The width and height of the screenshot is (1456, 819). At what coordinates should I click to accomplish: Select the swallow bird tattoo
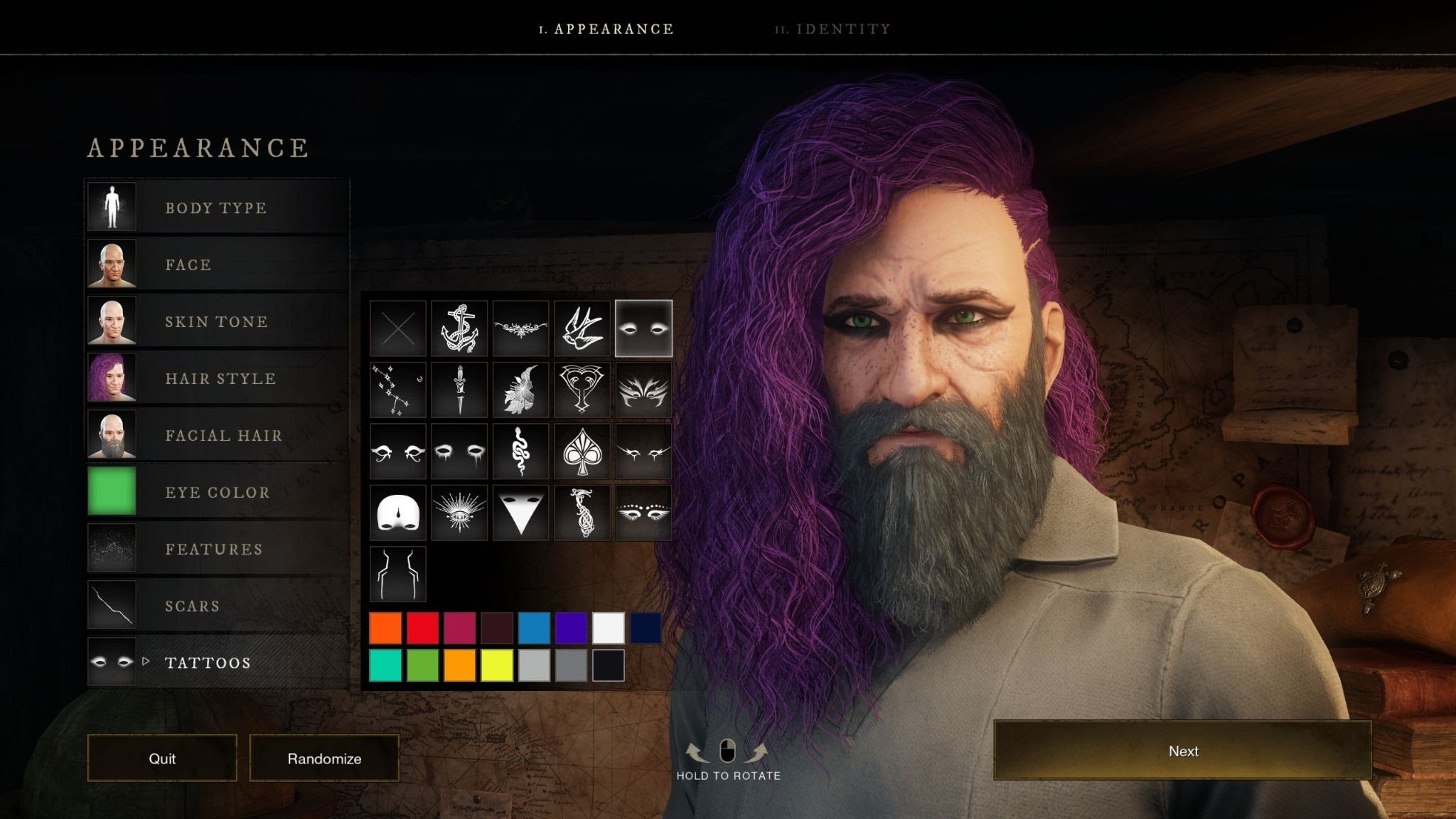[582, 328]
